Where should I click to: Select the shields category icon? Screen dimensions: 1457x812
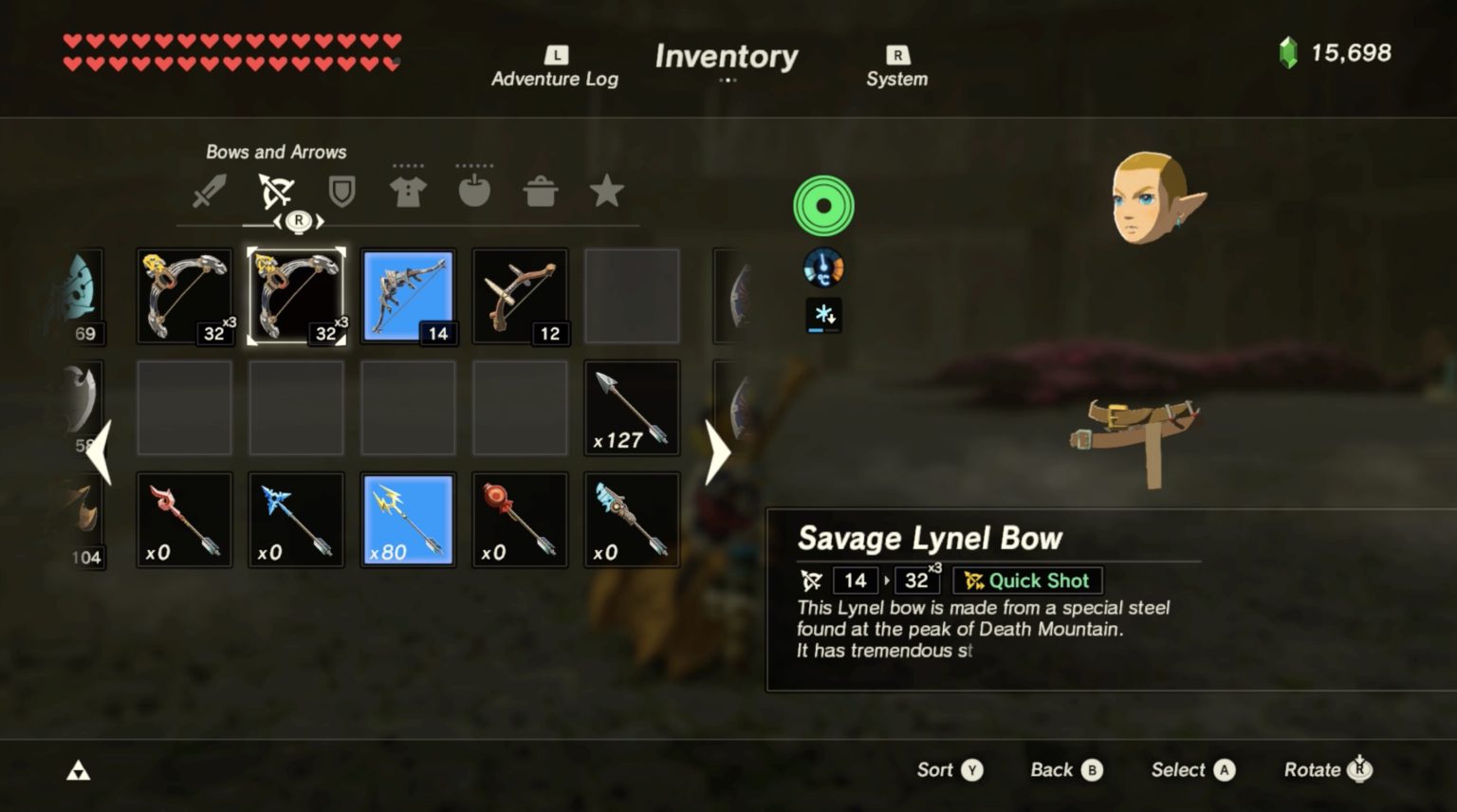pos(340,191)
